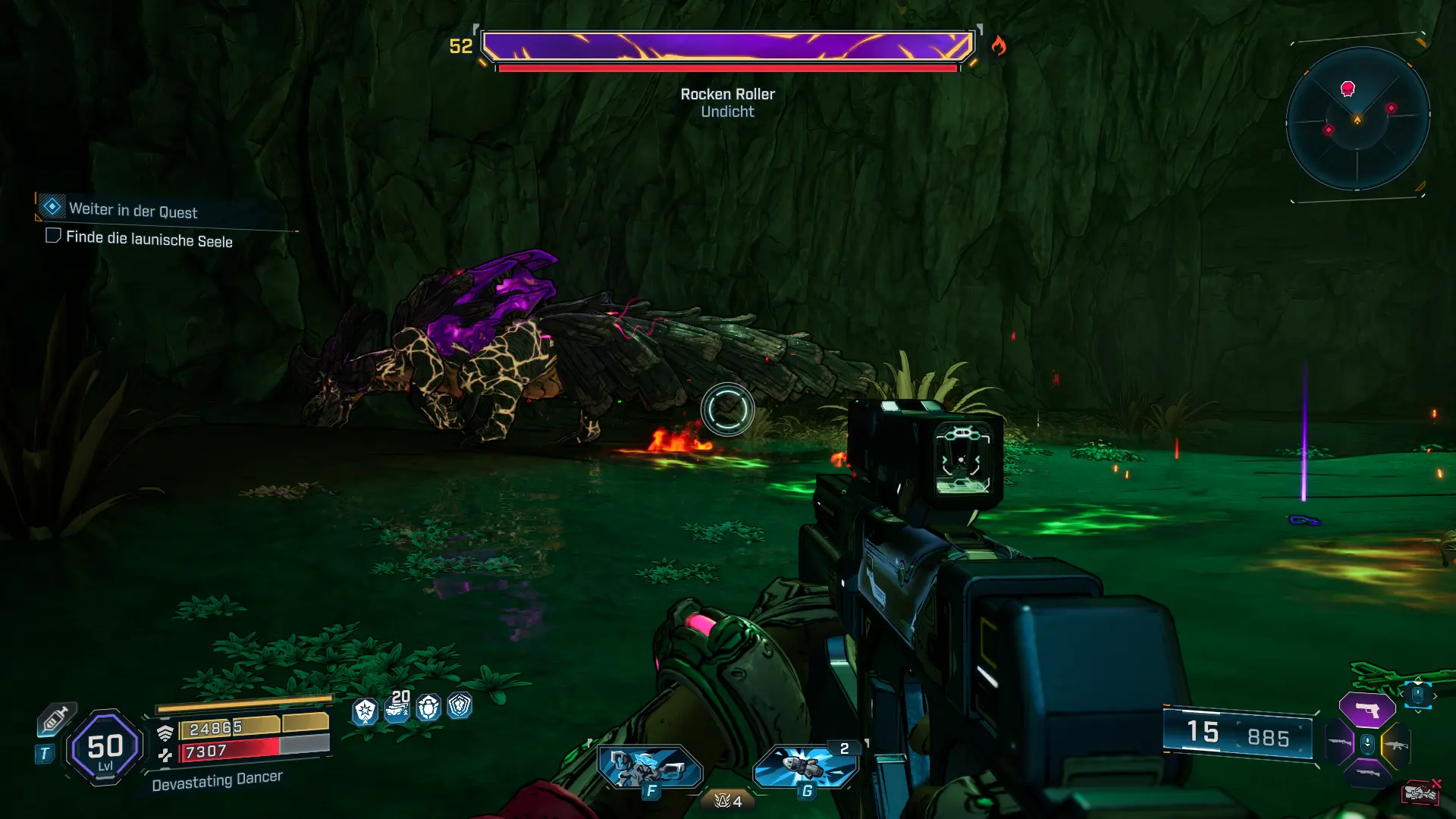This screenshot has height=819, width=1456.
Task: Select the buff icon with 20 stacks
Action: [x=397, y=707]
